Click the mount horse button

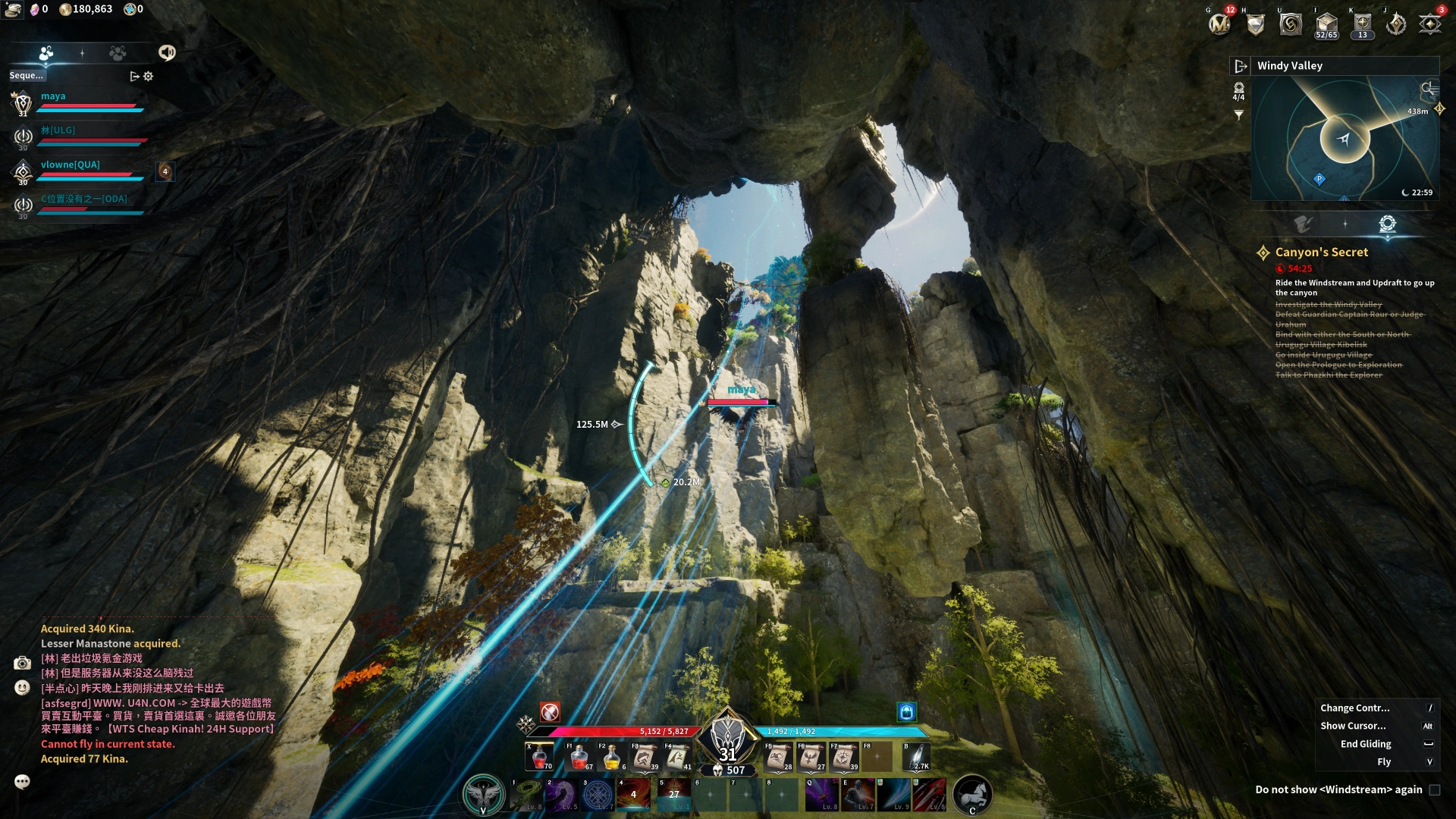pyautogui.click(x=972, y=794)
